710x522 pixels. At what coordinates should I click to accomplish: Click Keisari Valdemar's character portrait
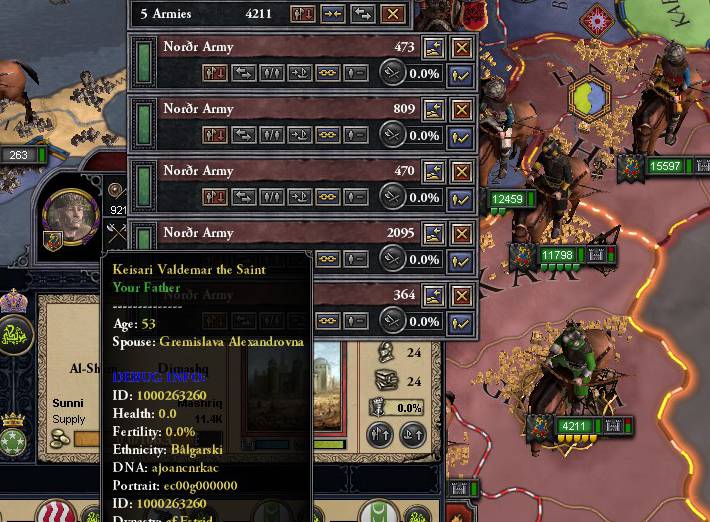click(73, 214)
